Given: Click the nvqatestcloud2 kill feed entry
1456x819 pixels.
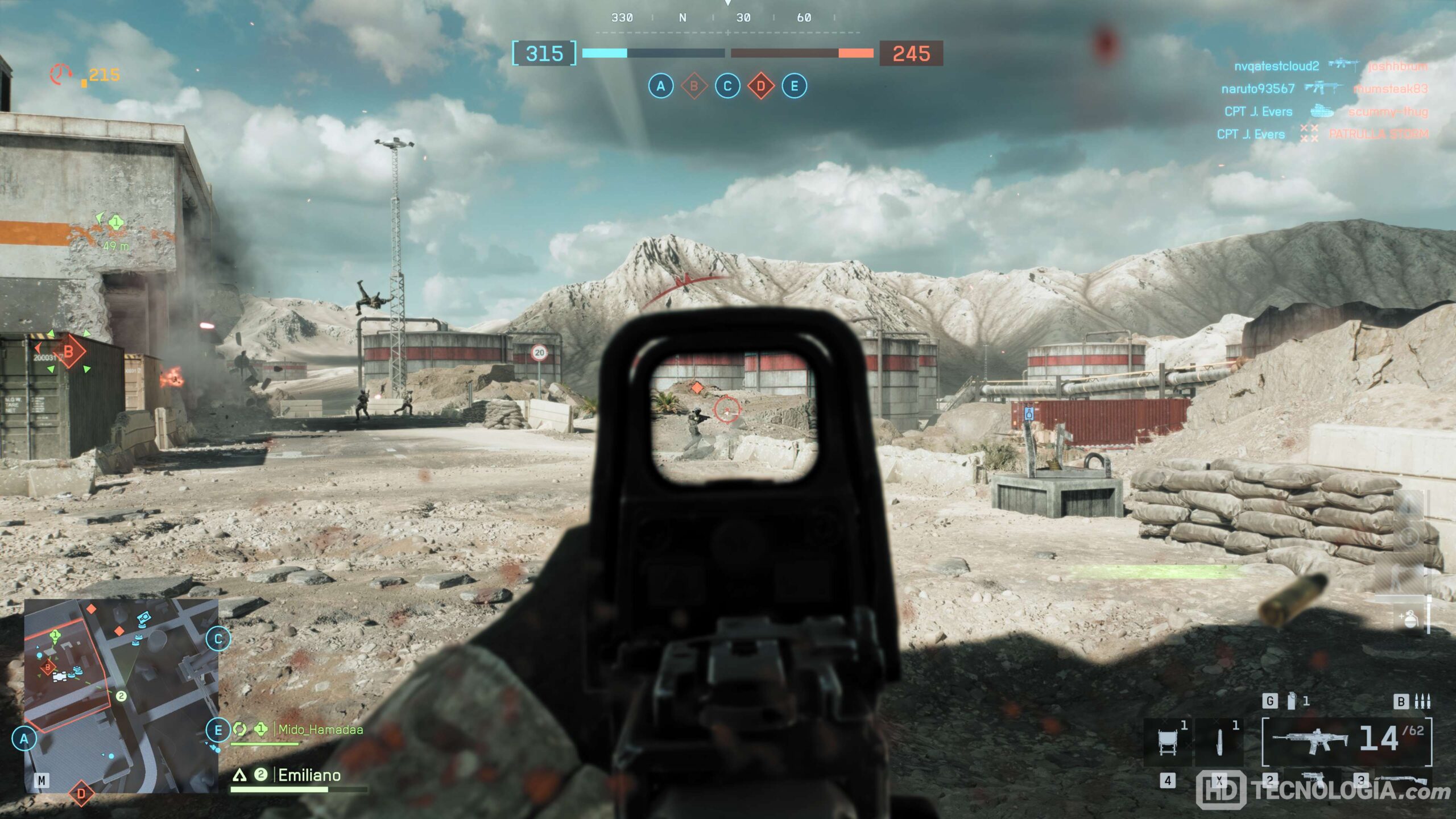Looking at the screenshot, I should click(1276, 66).
